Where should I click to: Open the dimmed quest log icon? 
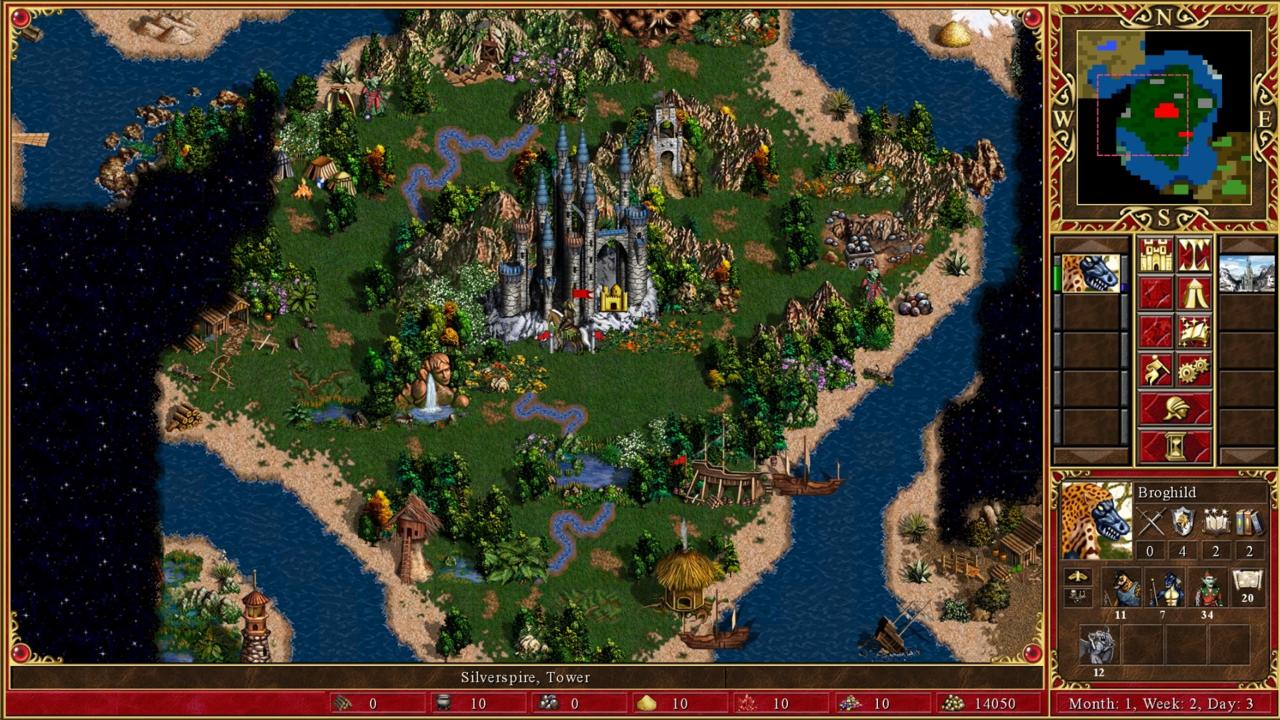point(1155,294)
